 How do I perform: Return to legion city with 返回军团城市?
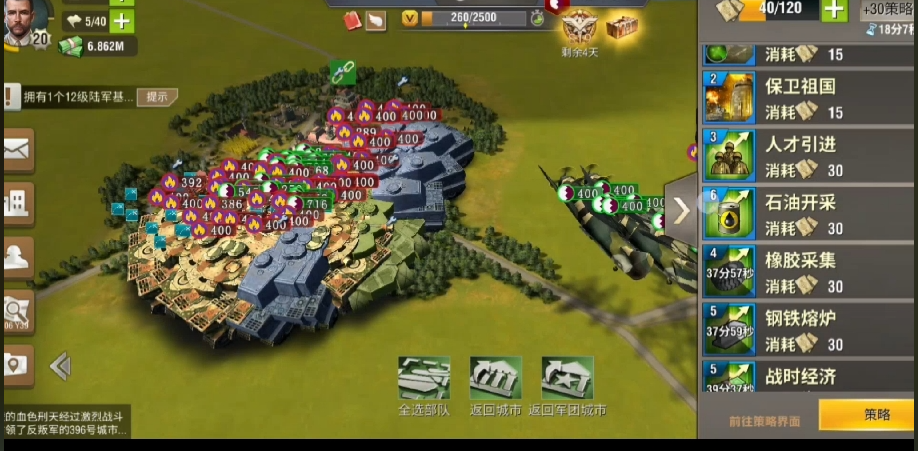(x=567, y=380)
